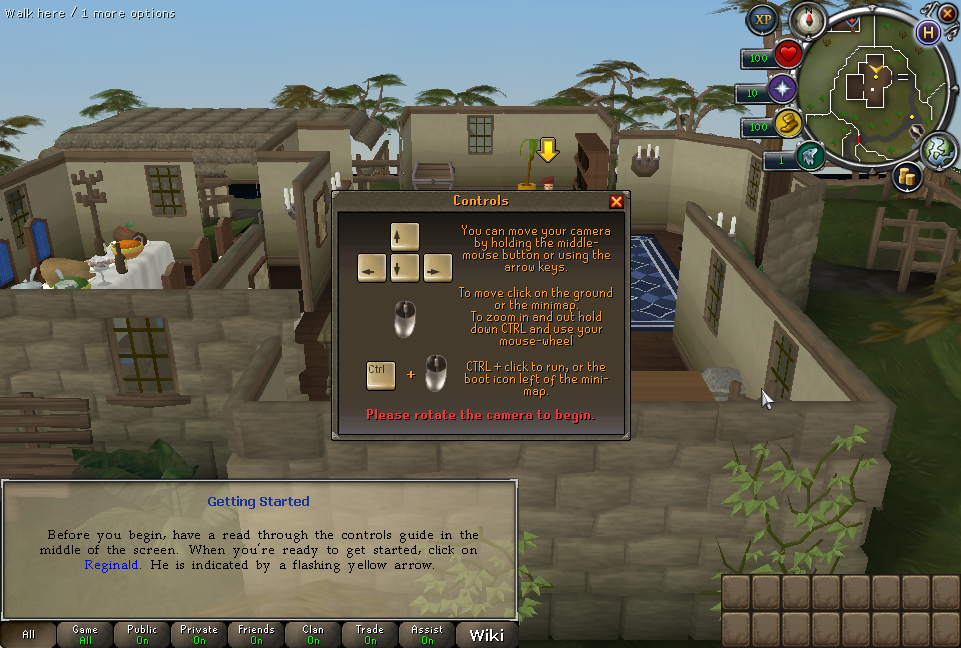Click the H home teleport button
Screen dimensions: 961x648
click(929, 32)
